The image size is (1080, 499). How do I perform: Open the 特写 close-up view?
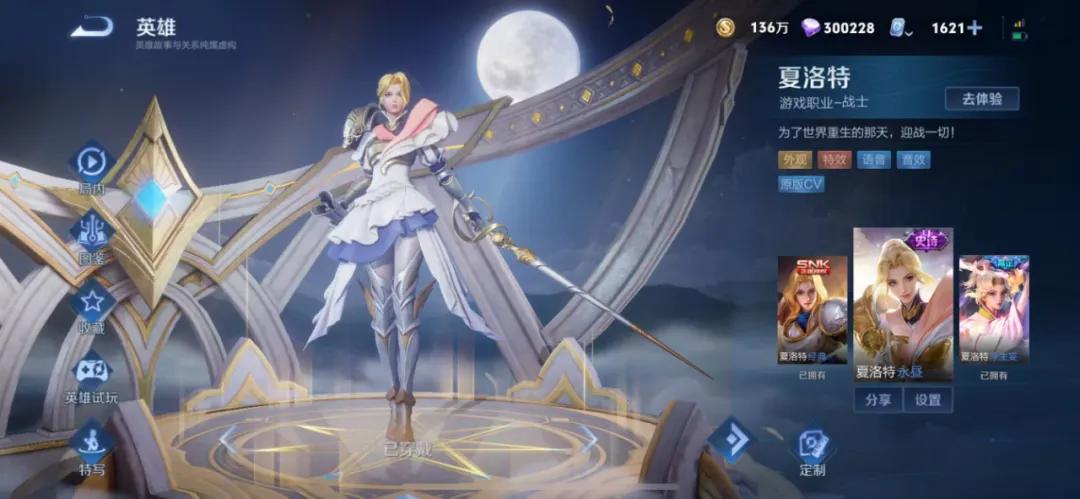pos(92,444)
